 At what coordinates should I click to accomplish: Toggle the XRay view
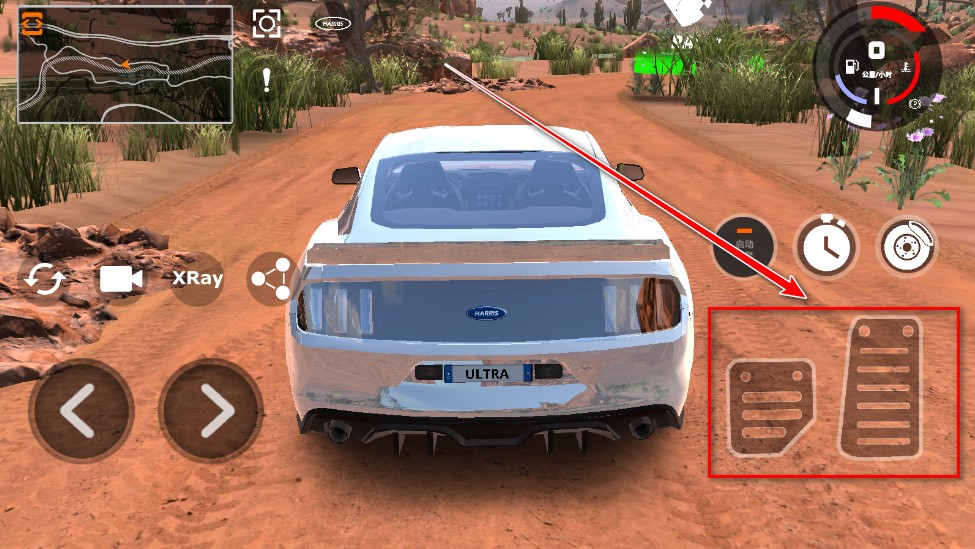[197, 279]
